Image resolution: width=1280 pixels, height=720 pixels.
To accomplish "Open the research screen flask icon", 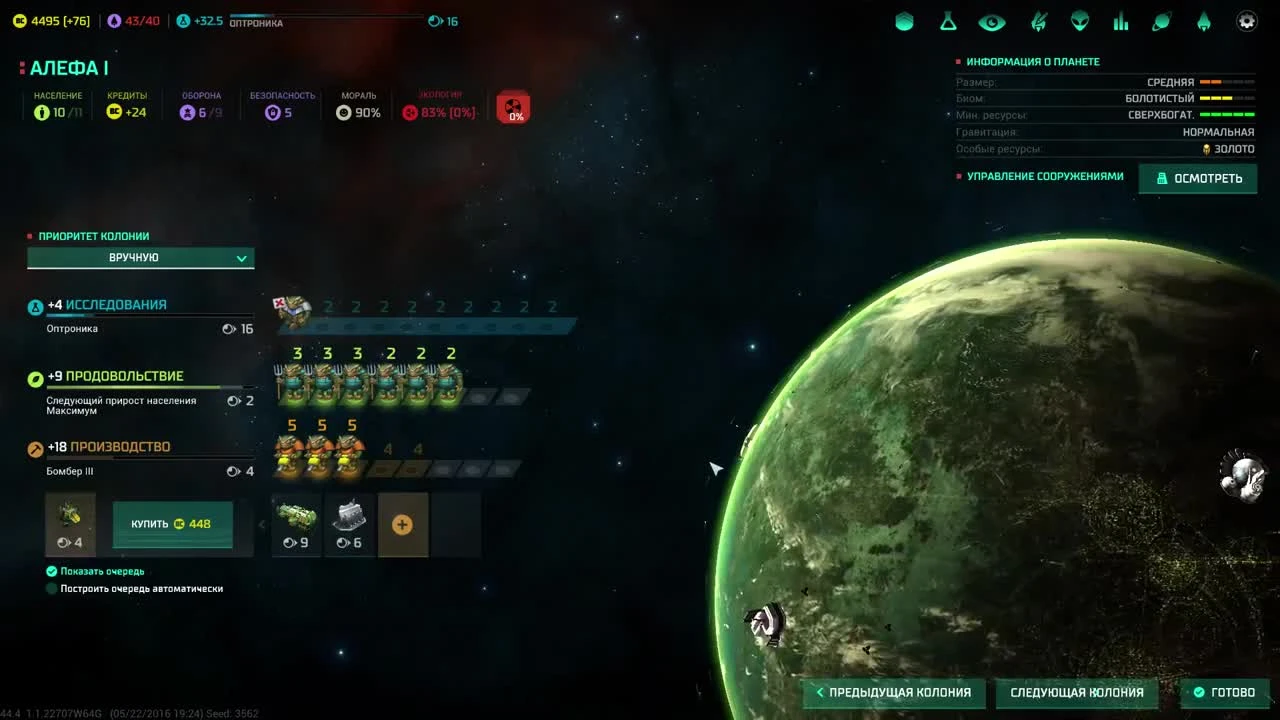I will coord(947,21).
